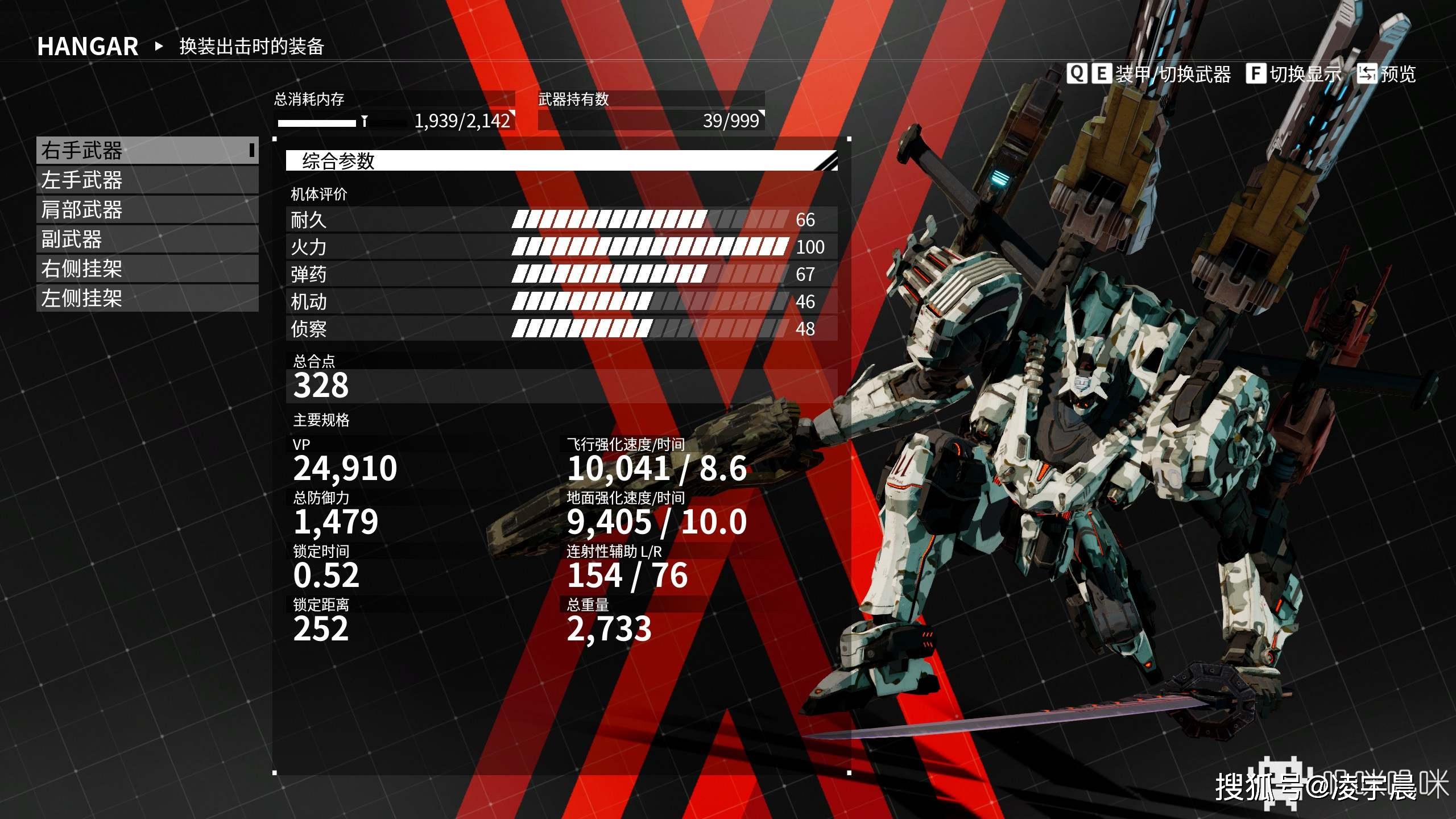
Task: Choose the 肩部武器 entry
Action: (147, 210)
